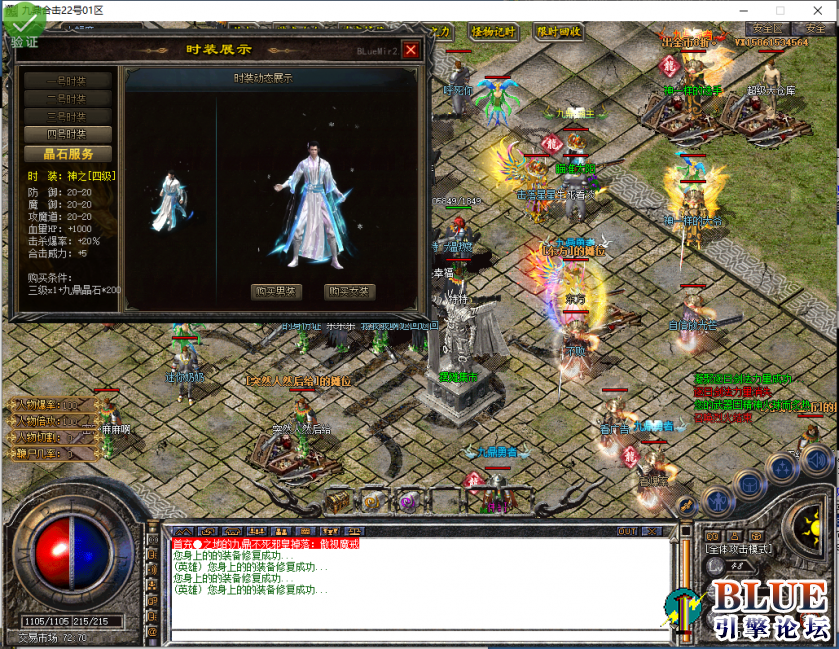The height and width of the screenshot is (649, 839).
Task: Select the 首充 first-recharge announcement line in chat
Action: click(265, 544)
